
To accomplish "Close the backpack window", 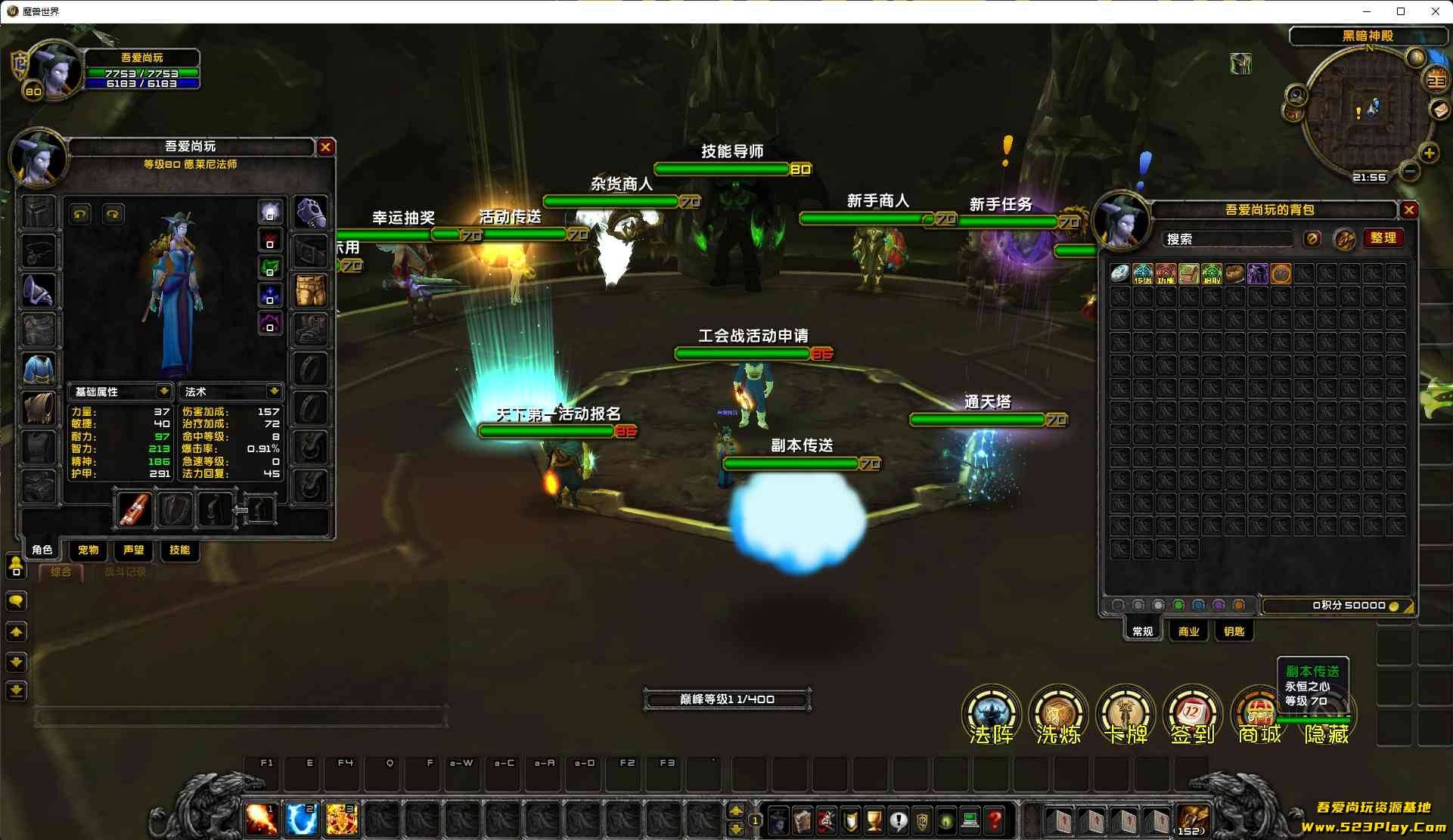I will 1408,210.
